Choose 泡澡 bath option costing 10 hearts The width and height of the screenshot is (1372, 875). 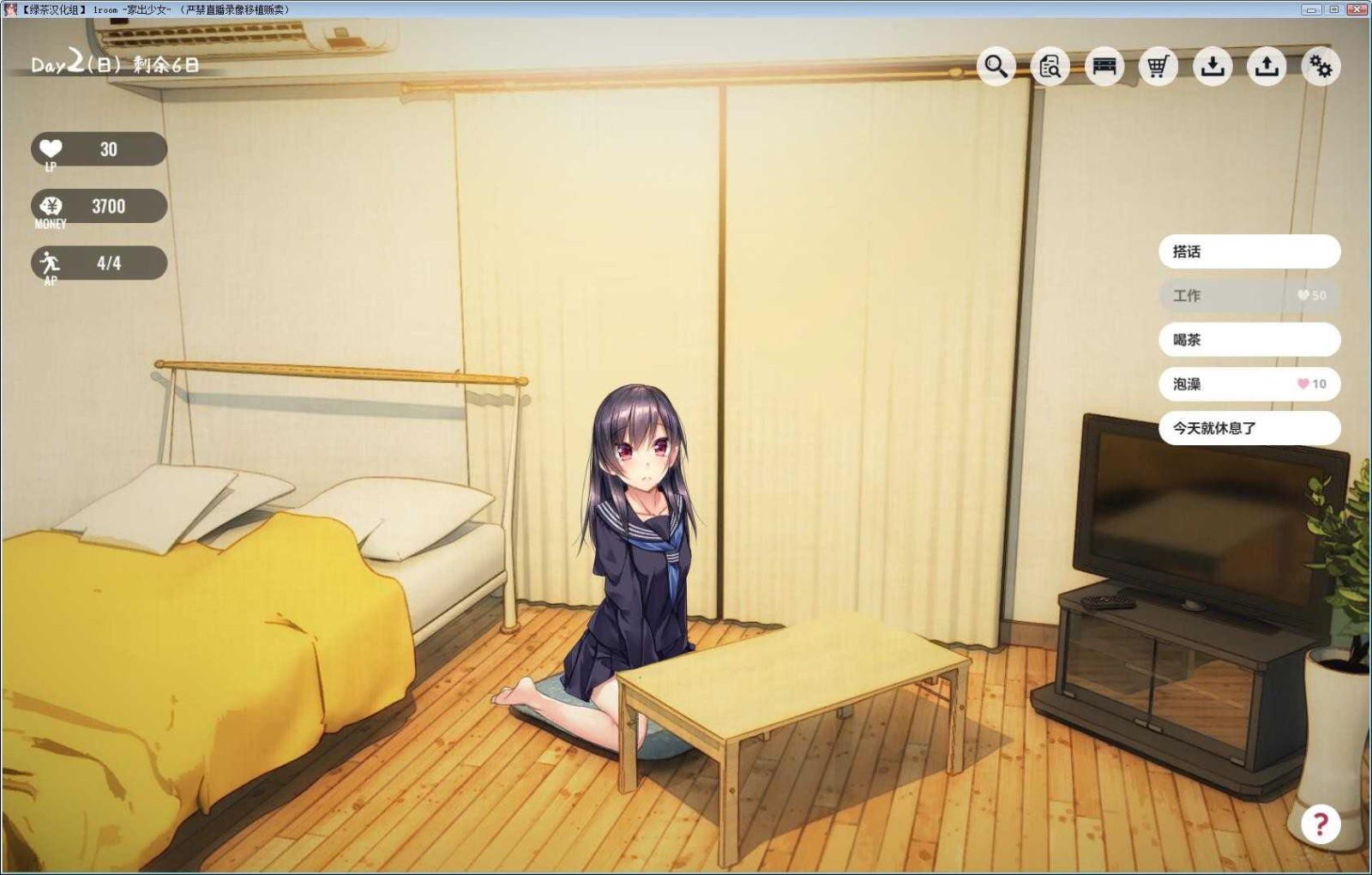click(x=1249, y=384)
